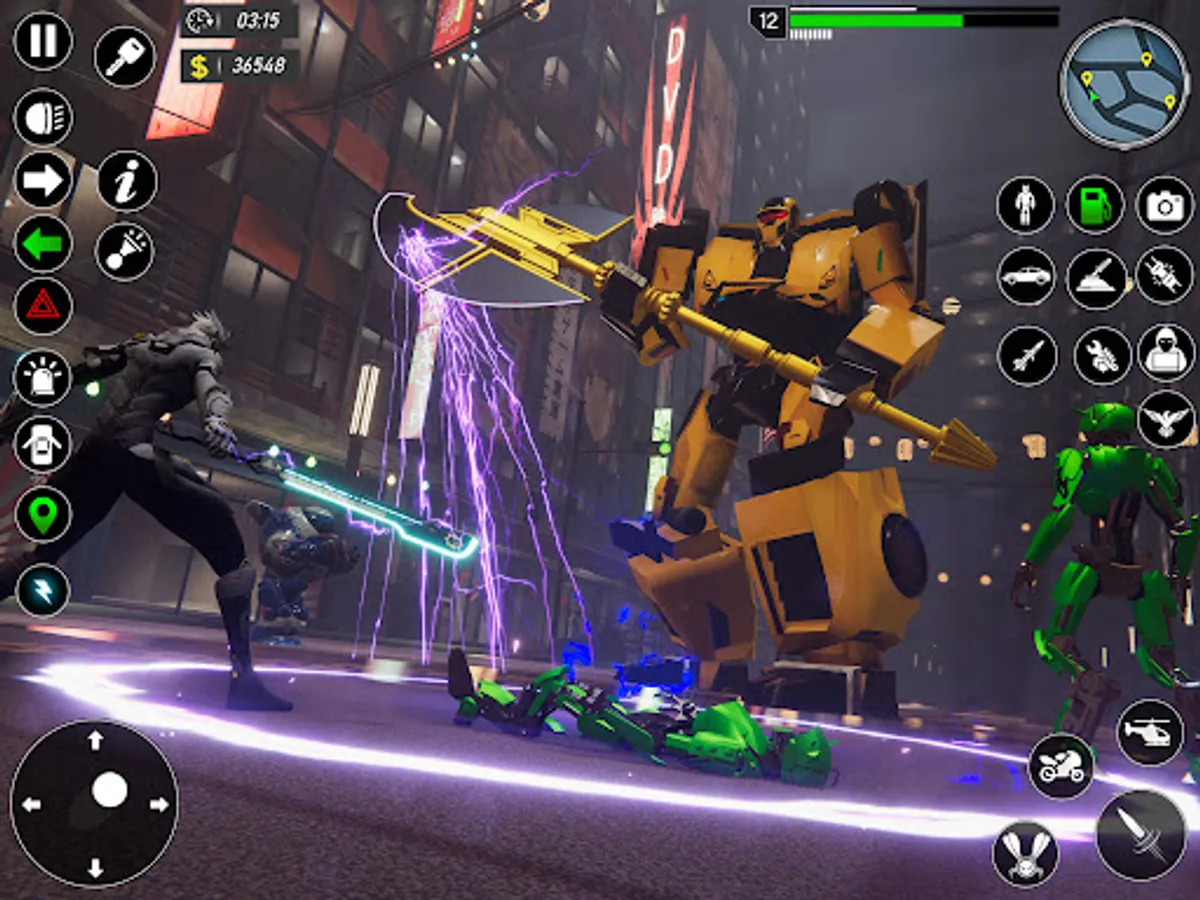Image resolution: width=1200 pixels, height=900 pixels.
Task: Pause the game
Action: click(x=43, y=41)
